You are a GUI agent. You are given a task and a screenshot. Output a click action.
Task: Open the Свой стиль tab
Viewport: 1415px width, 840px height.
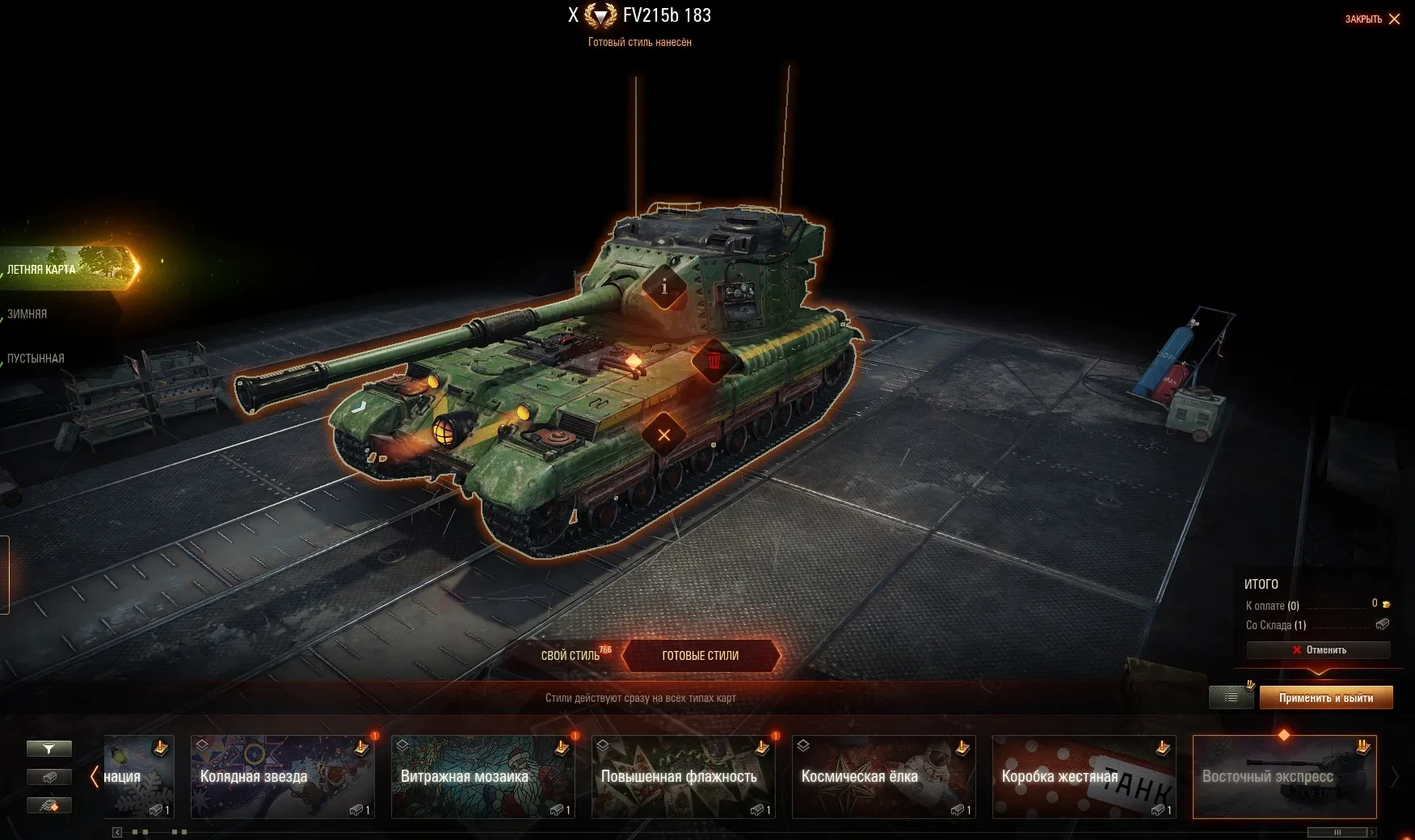tap(571, 656)
